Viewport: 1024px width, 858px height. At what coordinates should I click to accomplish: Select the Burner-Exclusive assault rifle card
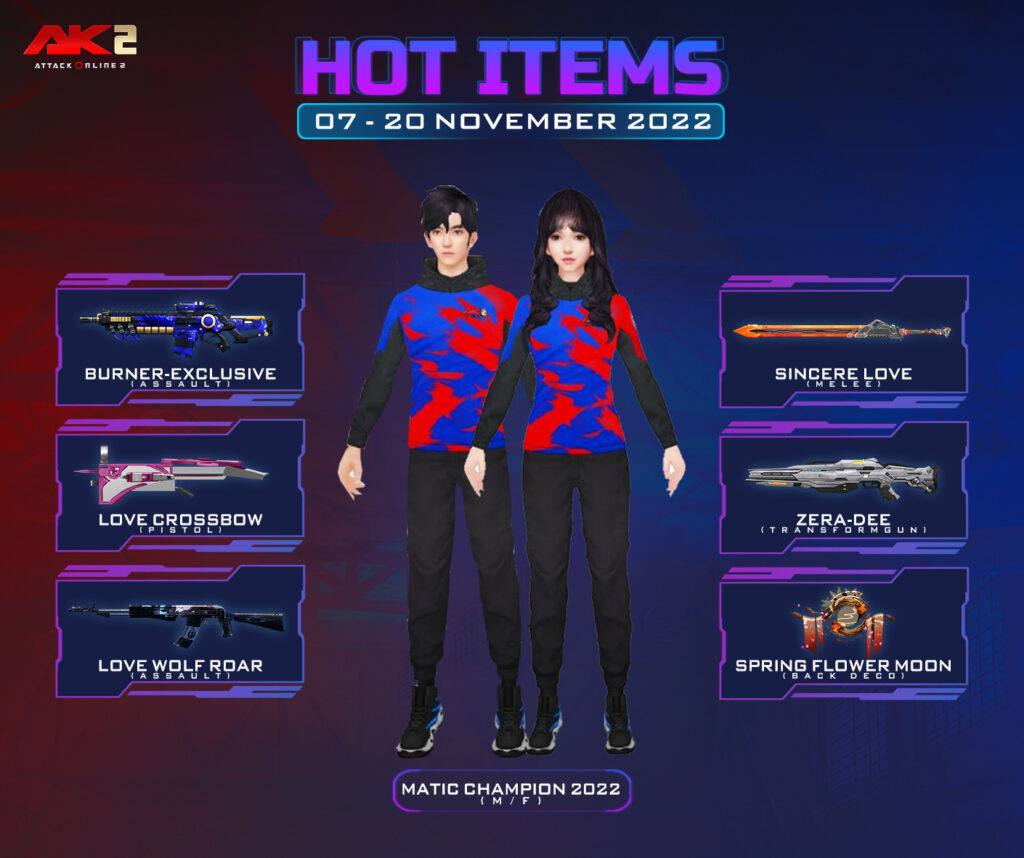pyautogui.click(x=180, y=340)
